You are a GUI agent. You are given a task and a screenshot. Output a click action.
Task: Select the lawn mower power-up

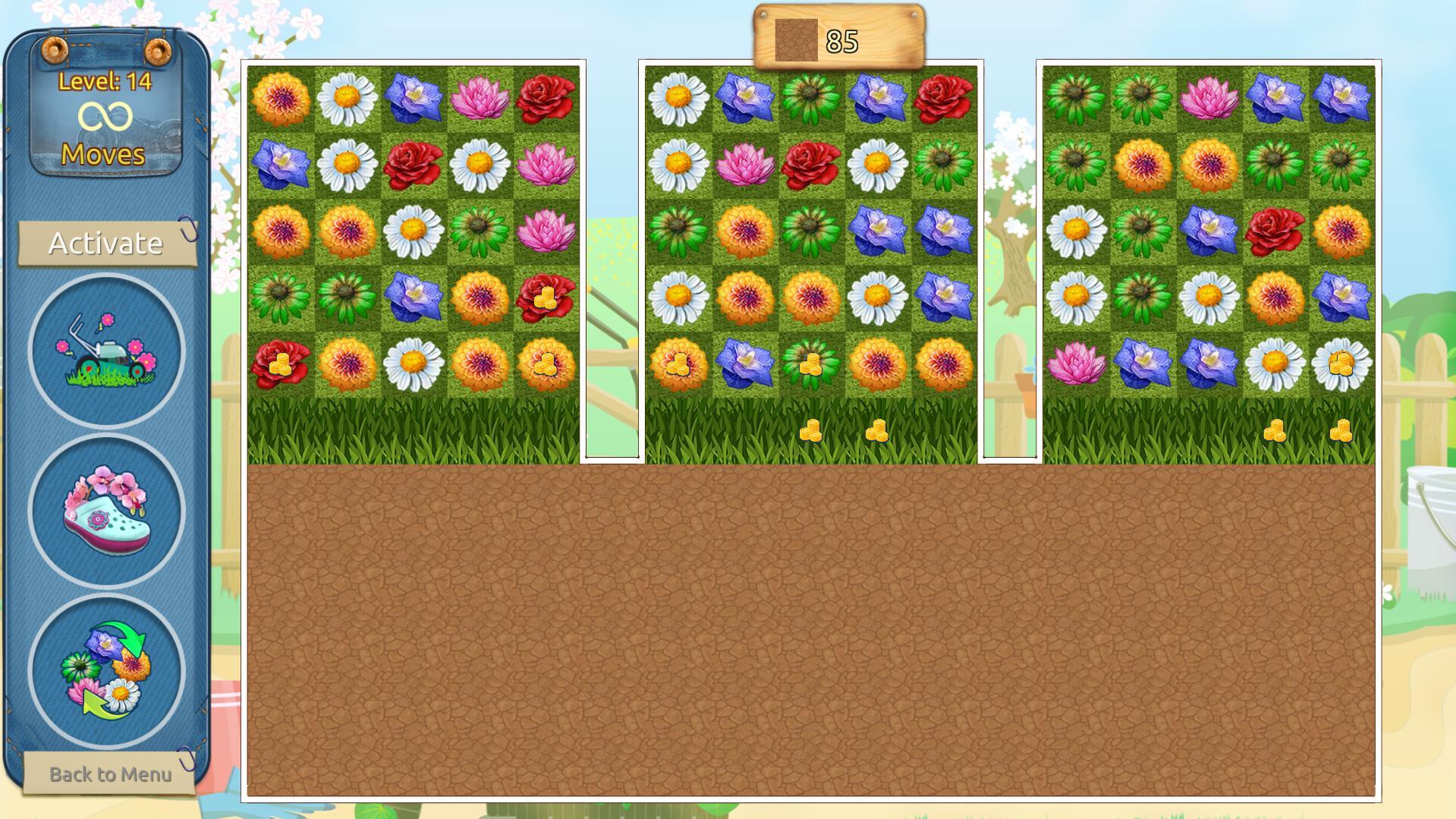tap(106, 349)
